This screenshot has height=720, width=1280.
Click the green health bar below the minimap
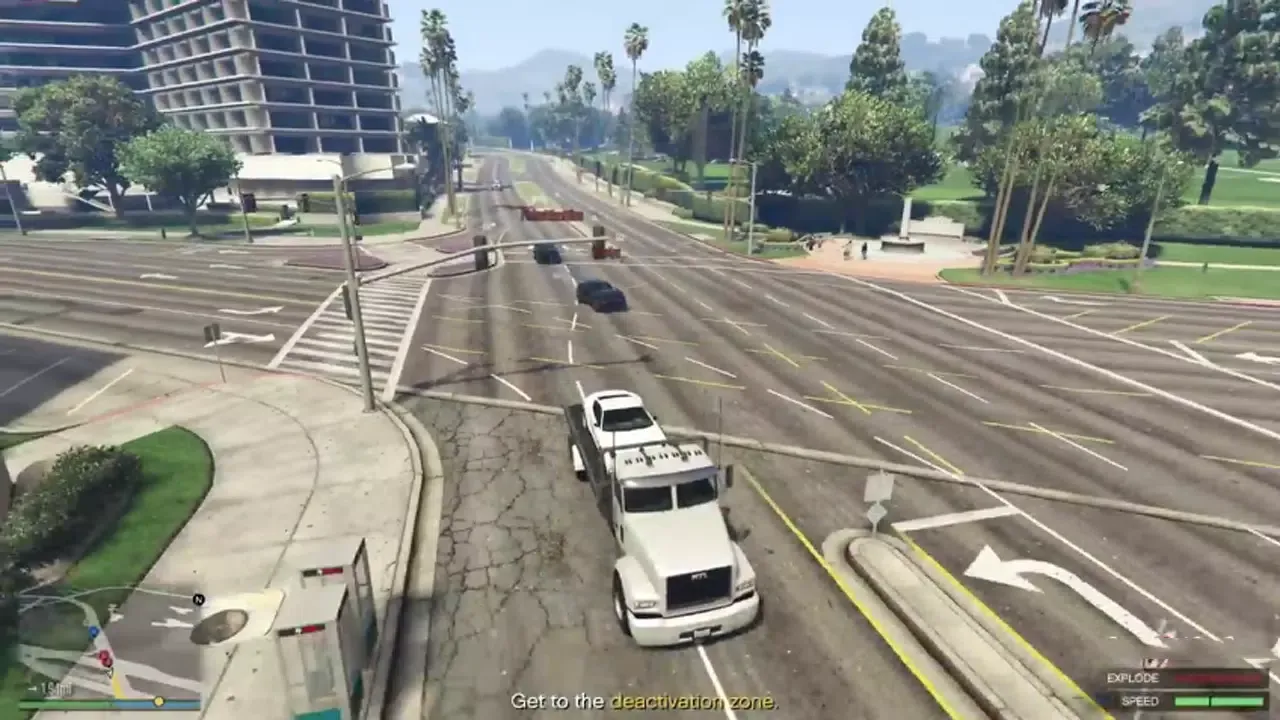(61, 703)
